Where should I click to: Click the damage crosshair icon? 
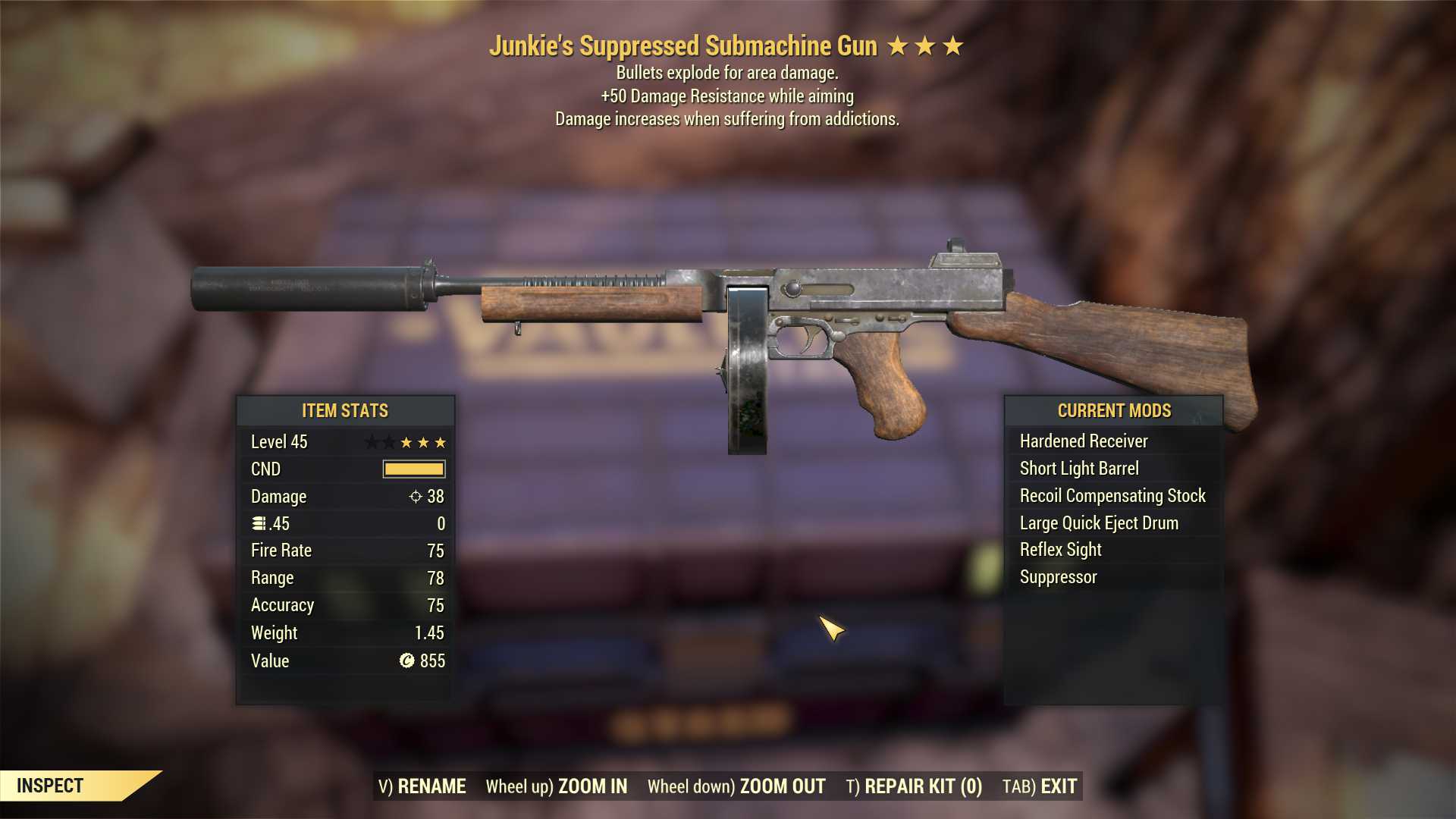[x=416, y=497]
